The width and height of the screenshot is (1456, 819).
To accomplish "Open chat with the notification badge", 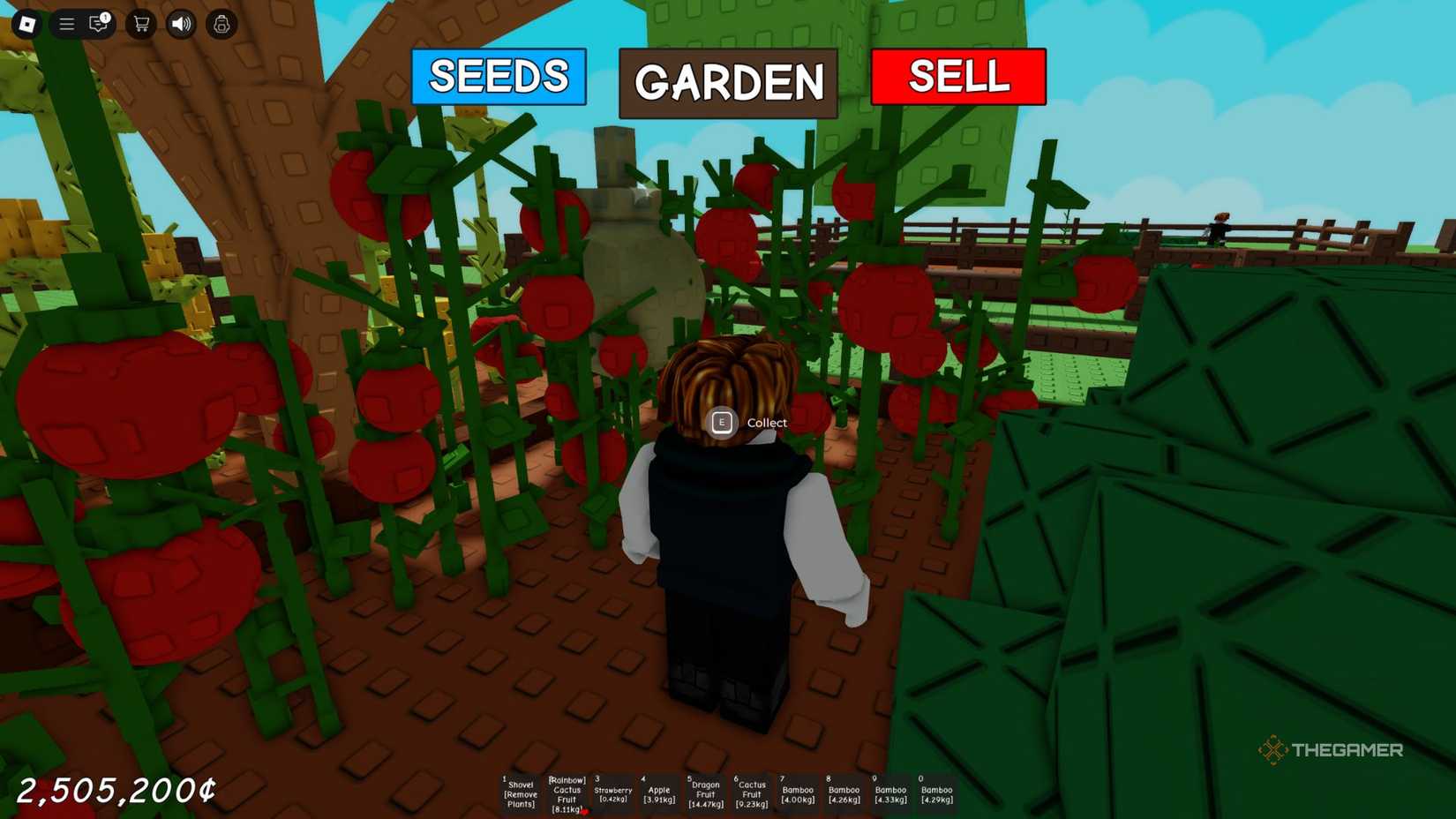I will pyautogui.click(x=99, y=24).
